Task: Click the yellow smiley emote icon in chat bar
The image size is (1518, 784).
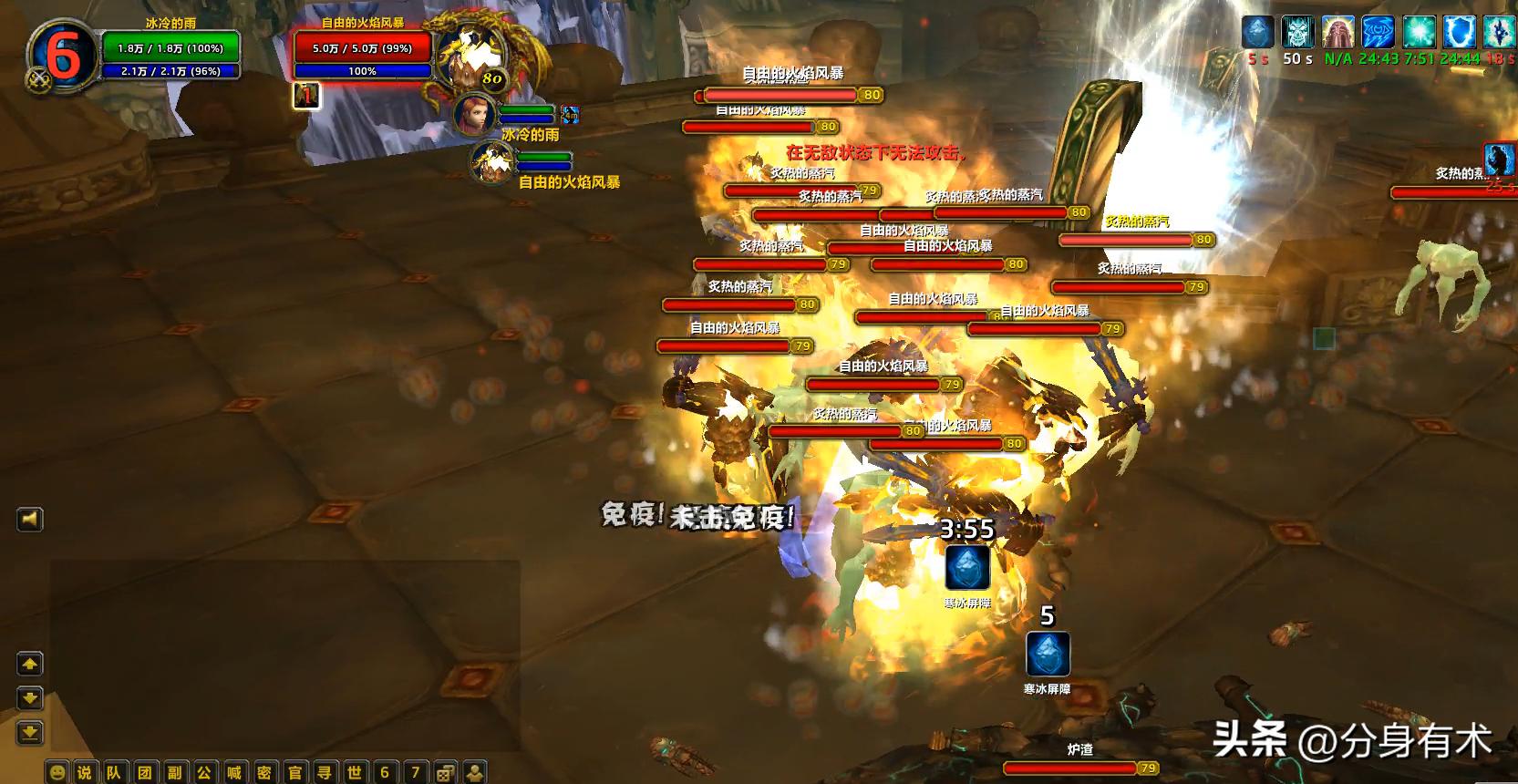Action: click(57, 771)
